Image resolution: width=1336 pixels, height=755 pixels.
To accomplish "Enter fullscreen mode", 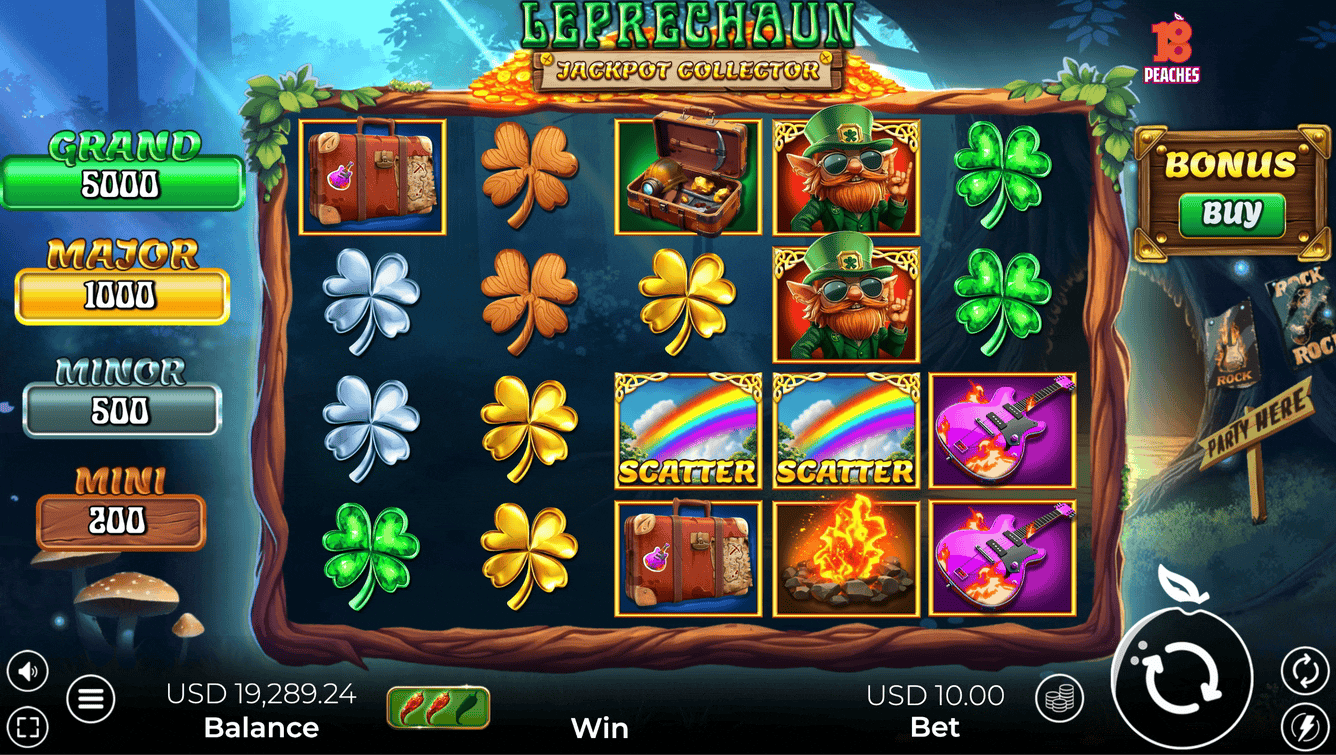I will (x=27, y=727).
